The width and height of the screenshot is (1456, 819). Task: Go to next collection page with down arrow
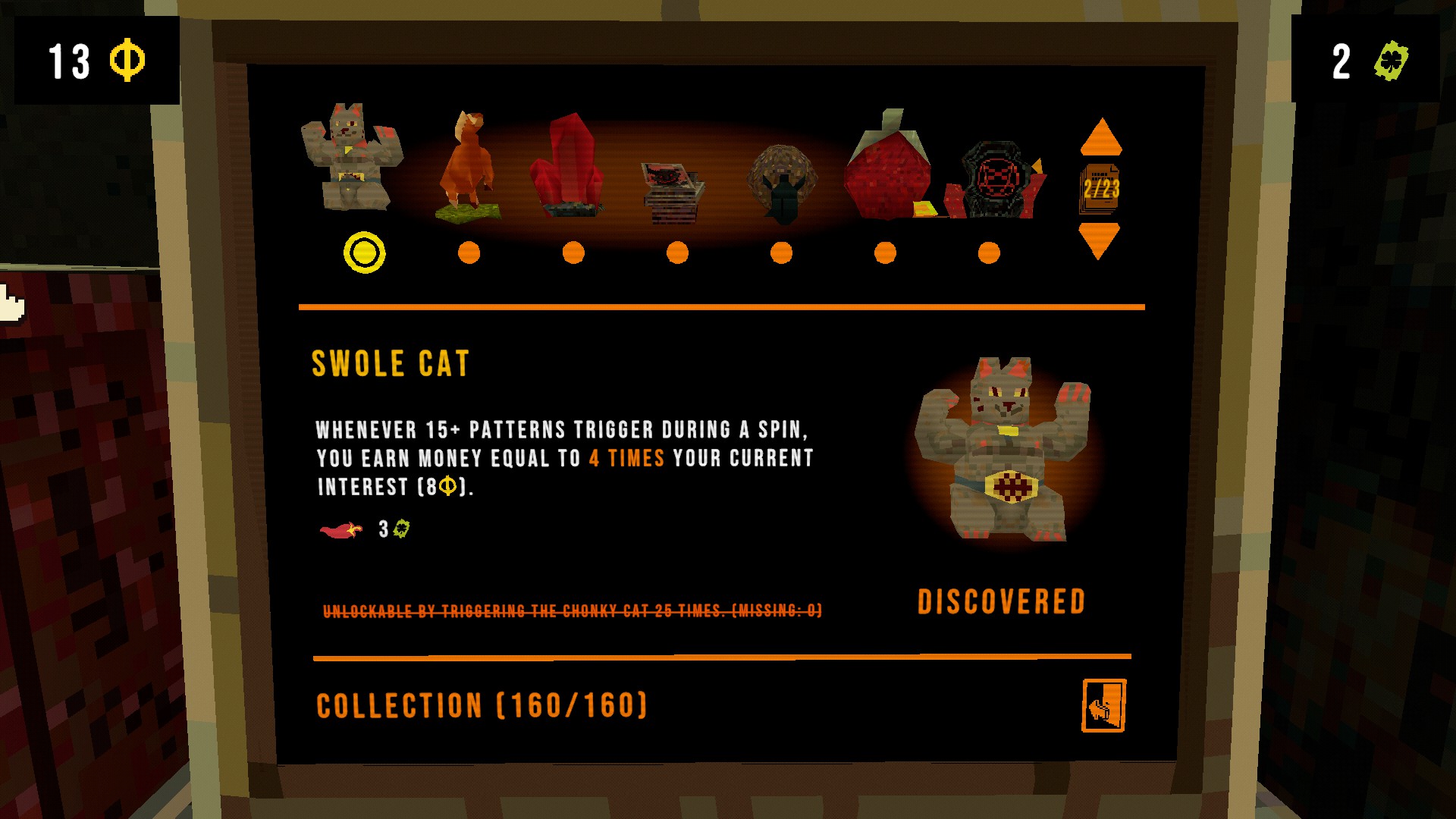[x=1099, y=240]
